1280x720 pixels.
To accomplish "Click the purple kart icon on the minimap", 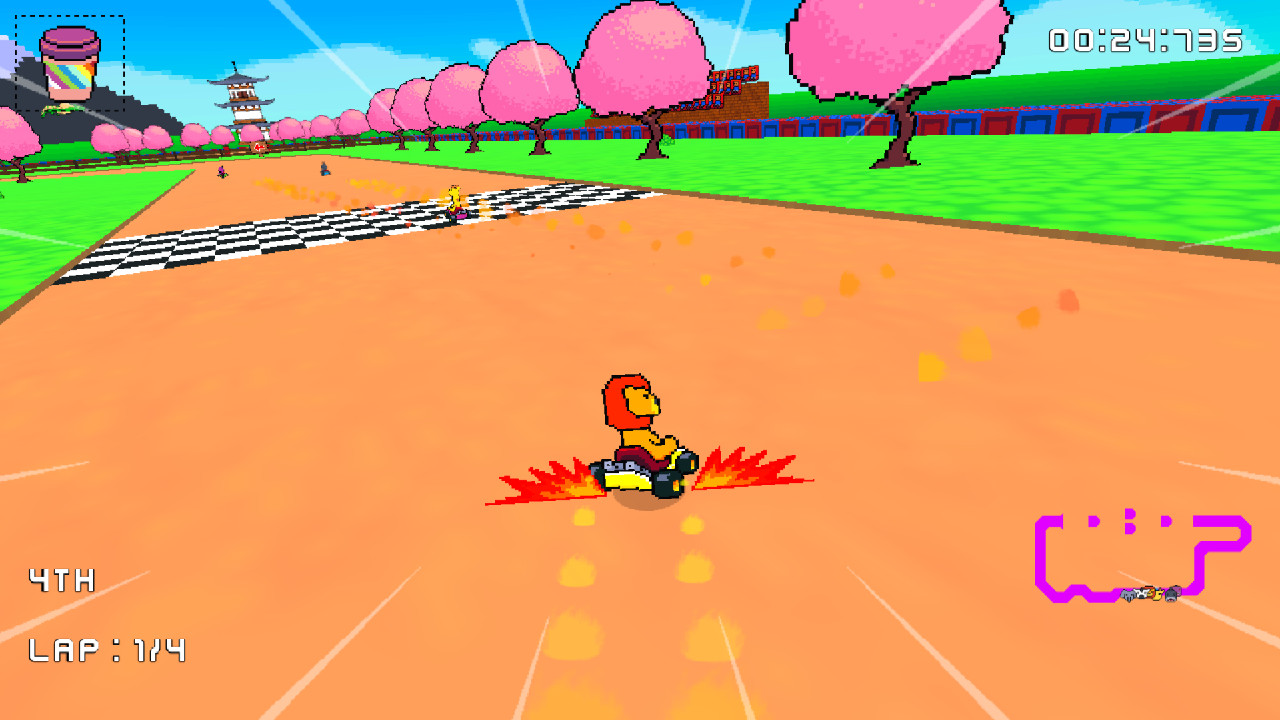I will pos(1176,590).
